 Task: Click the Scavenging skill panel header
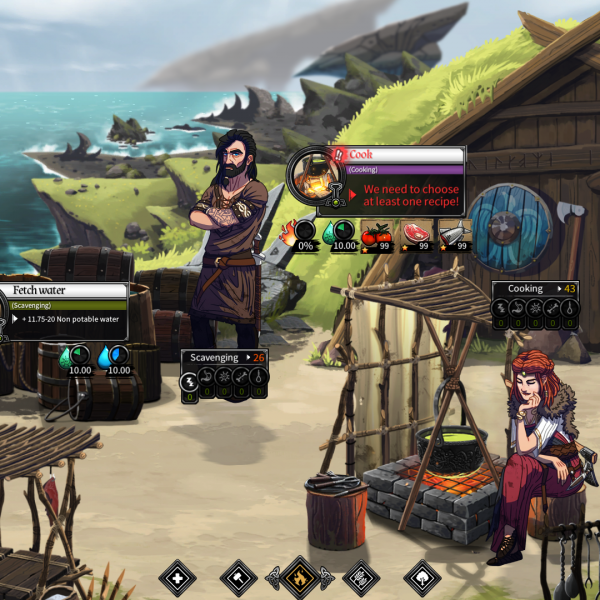coord(224,357)
